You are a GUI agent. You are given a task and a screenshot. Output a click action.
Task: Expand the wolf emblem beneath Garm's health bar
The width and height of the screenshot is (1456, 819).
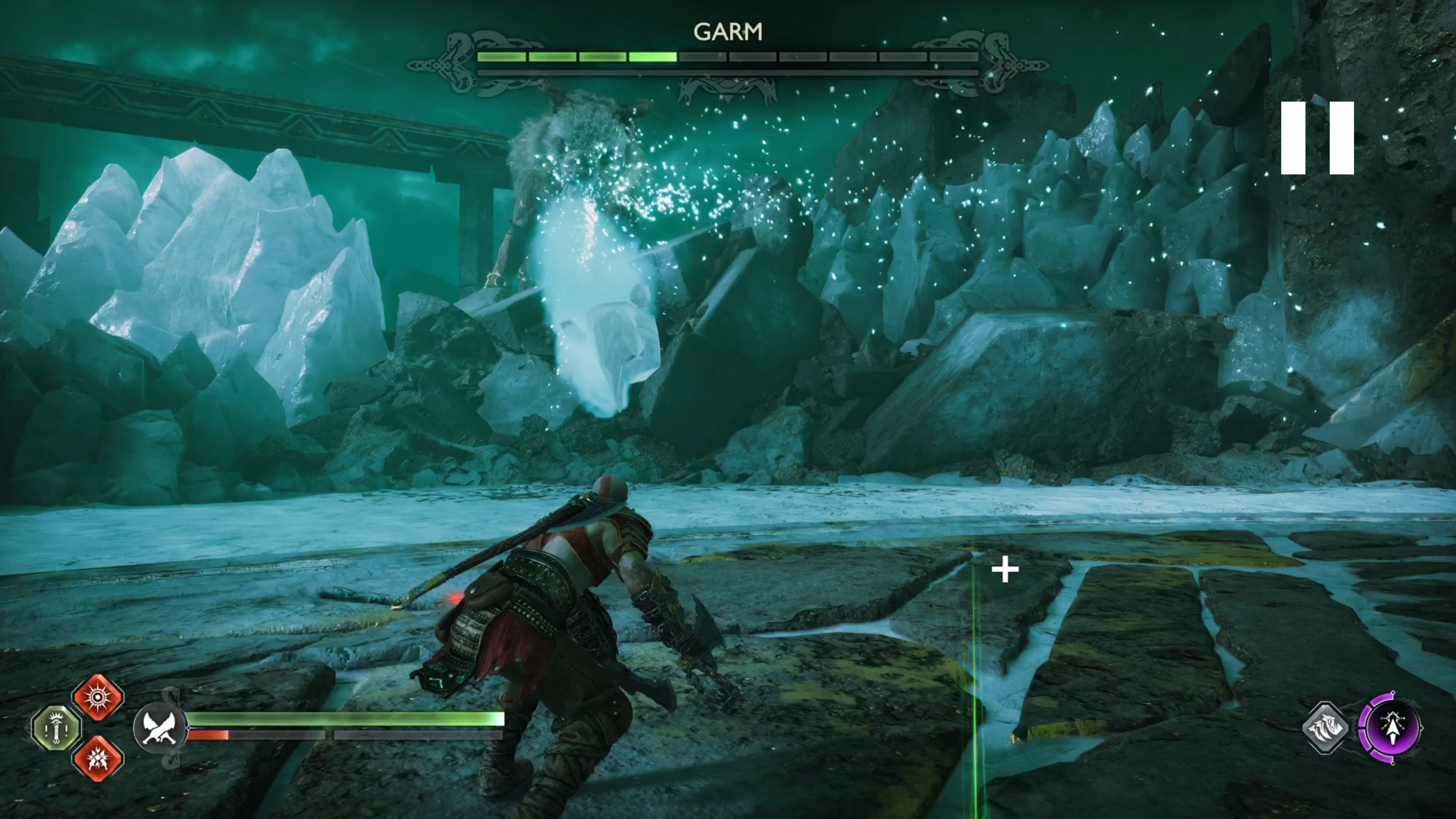(x=728, y=91)
